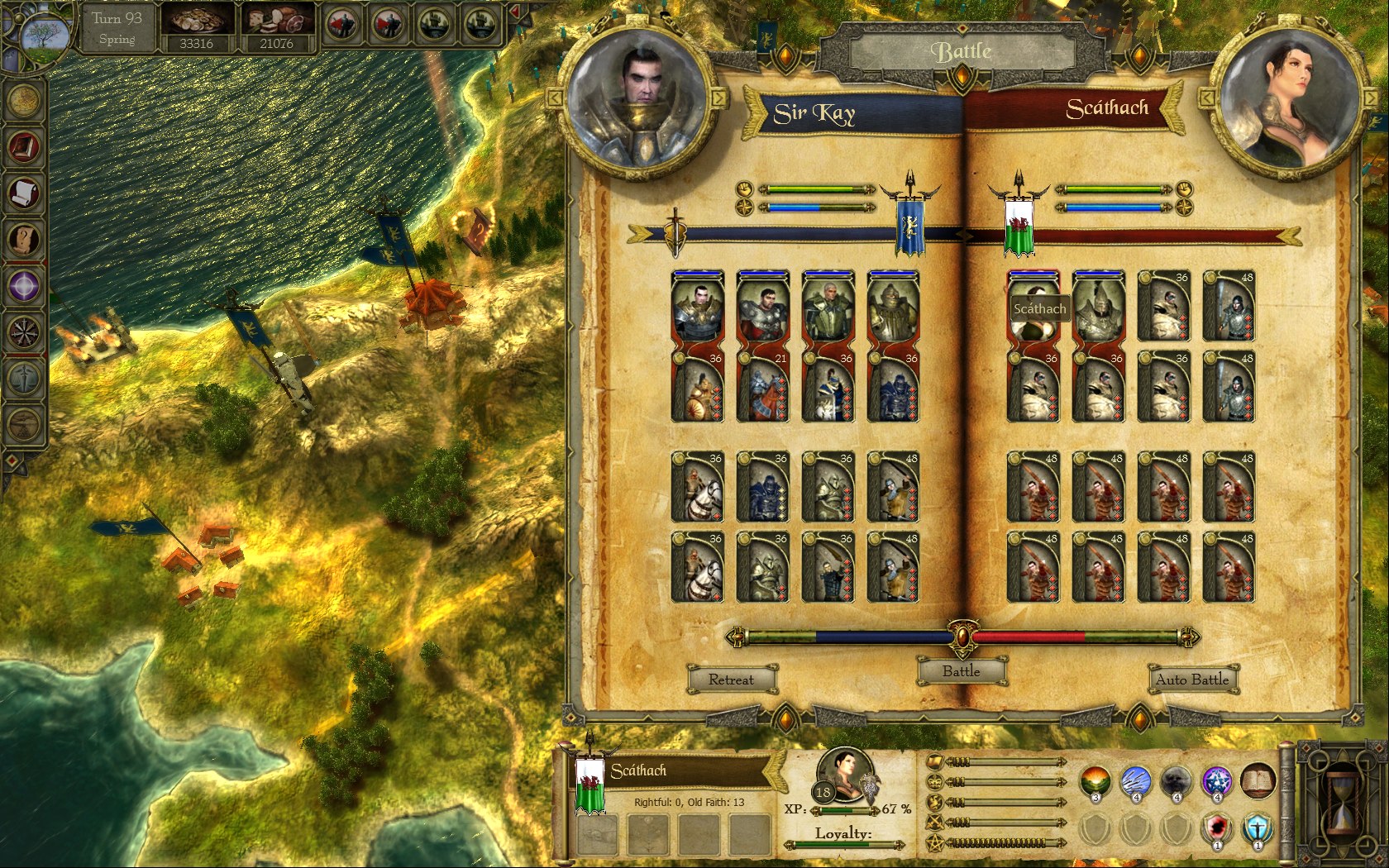This screenshot has height=868, width=1389.
Task: Open the parchment scroll icon in sidebar
Action: tap(24, 193)
